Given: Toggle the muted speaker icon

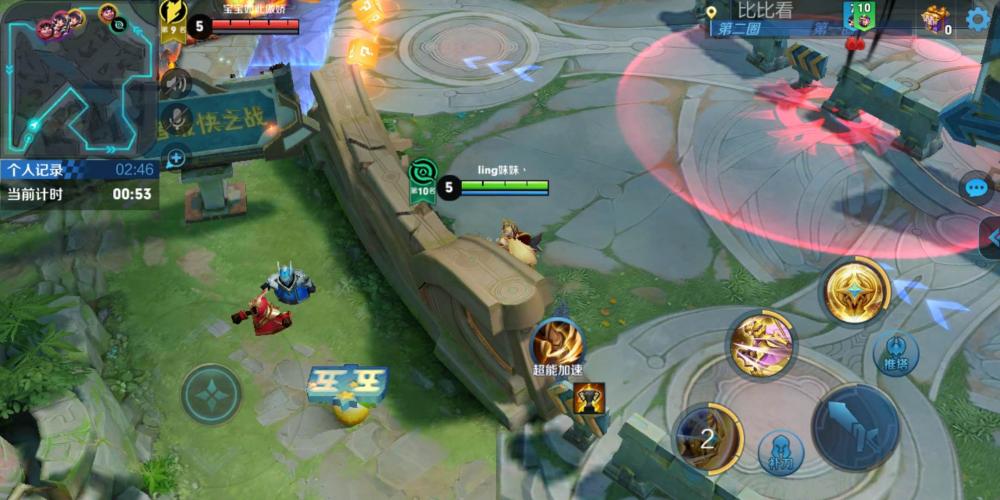Looking at the screenshot, I should coord(176,82).
